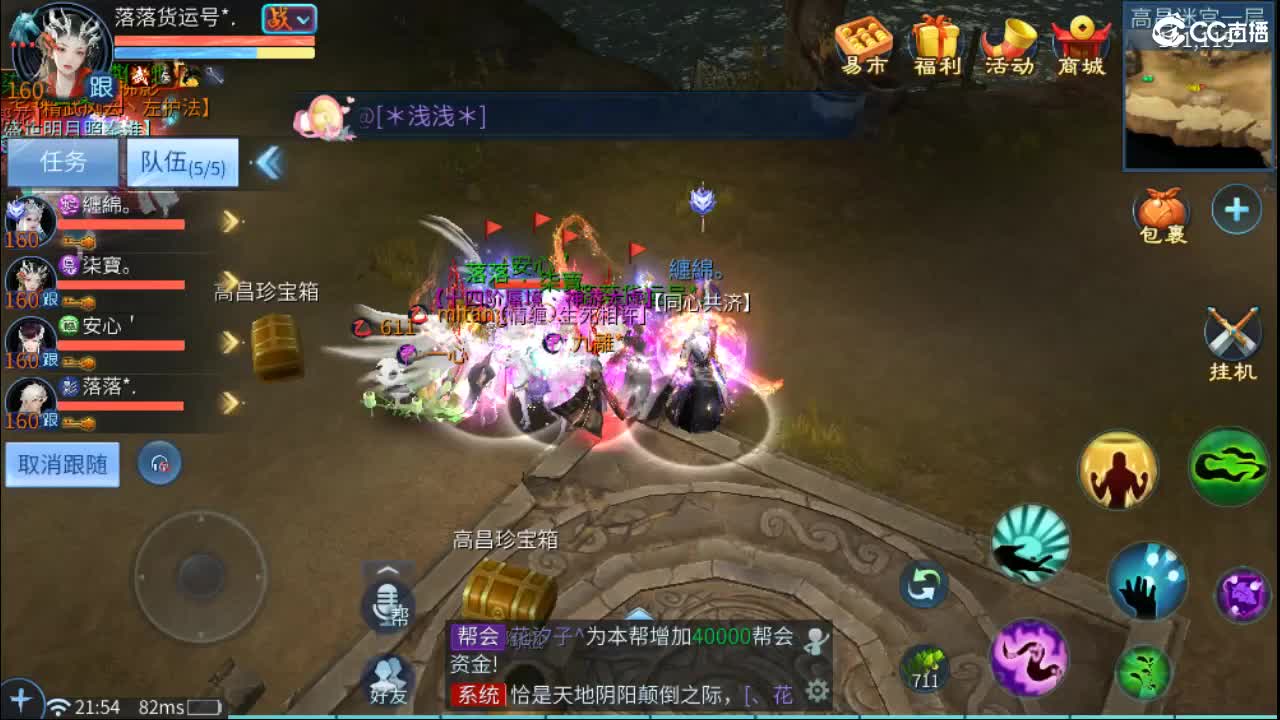Image resolution: width=1280 pixels, height=720 pixels.
Task: Open the 包裹 inventory bag
Action: click(1162, 212)
